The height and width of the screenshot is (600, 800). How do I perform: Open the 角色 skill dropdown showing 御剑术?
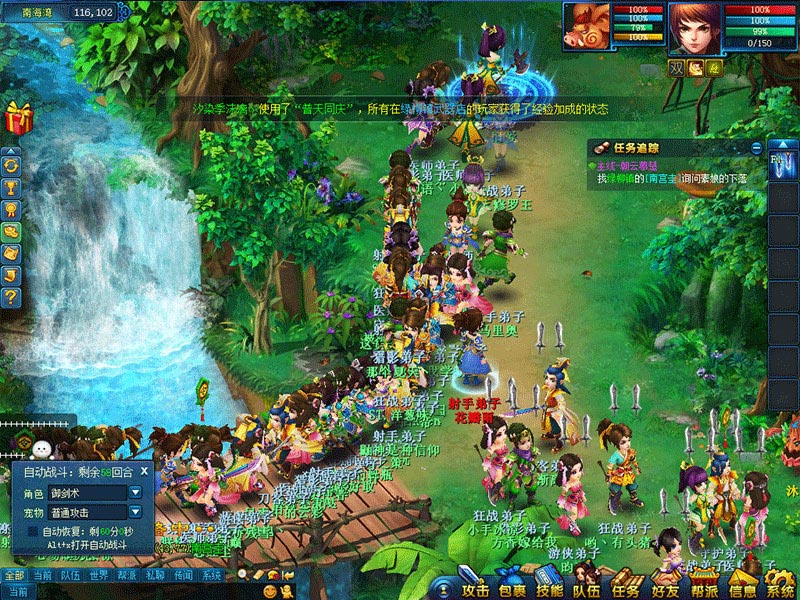[136, 492]
